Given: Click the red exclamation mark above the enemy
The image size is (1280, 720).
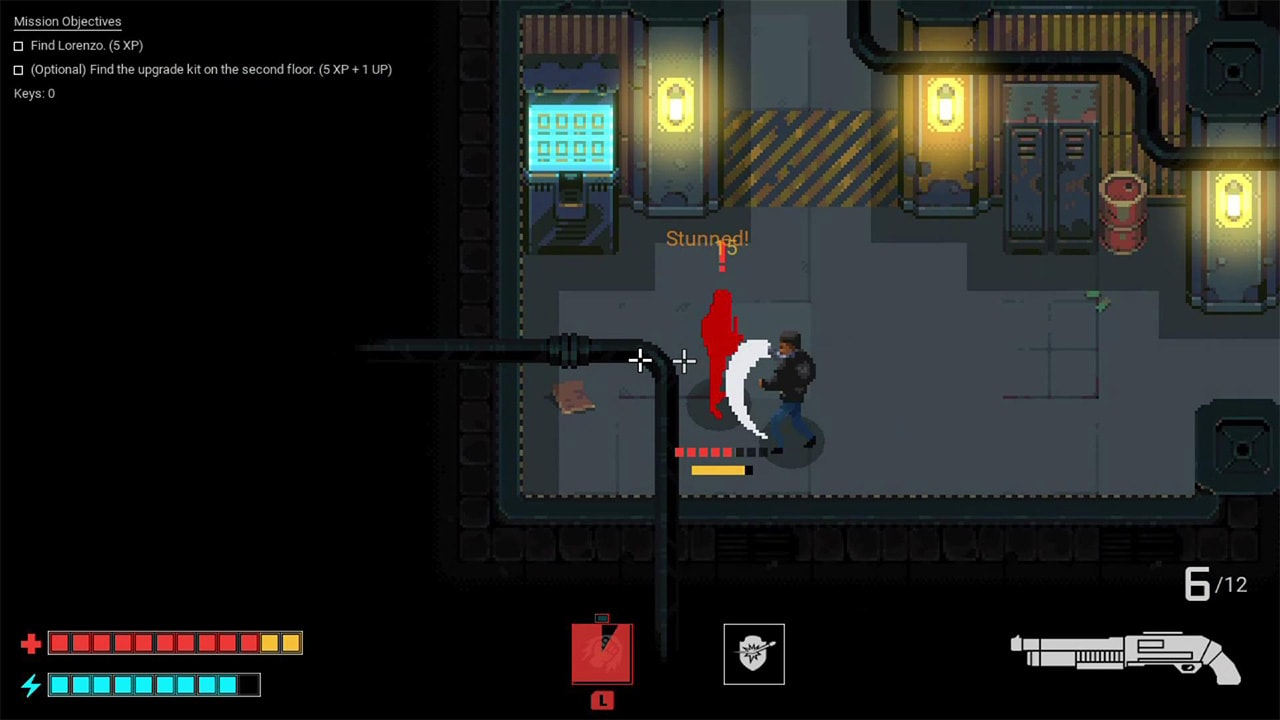Looking at the screenshot, I should [722, 257].
